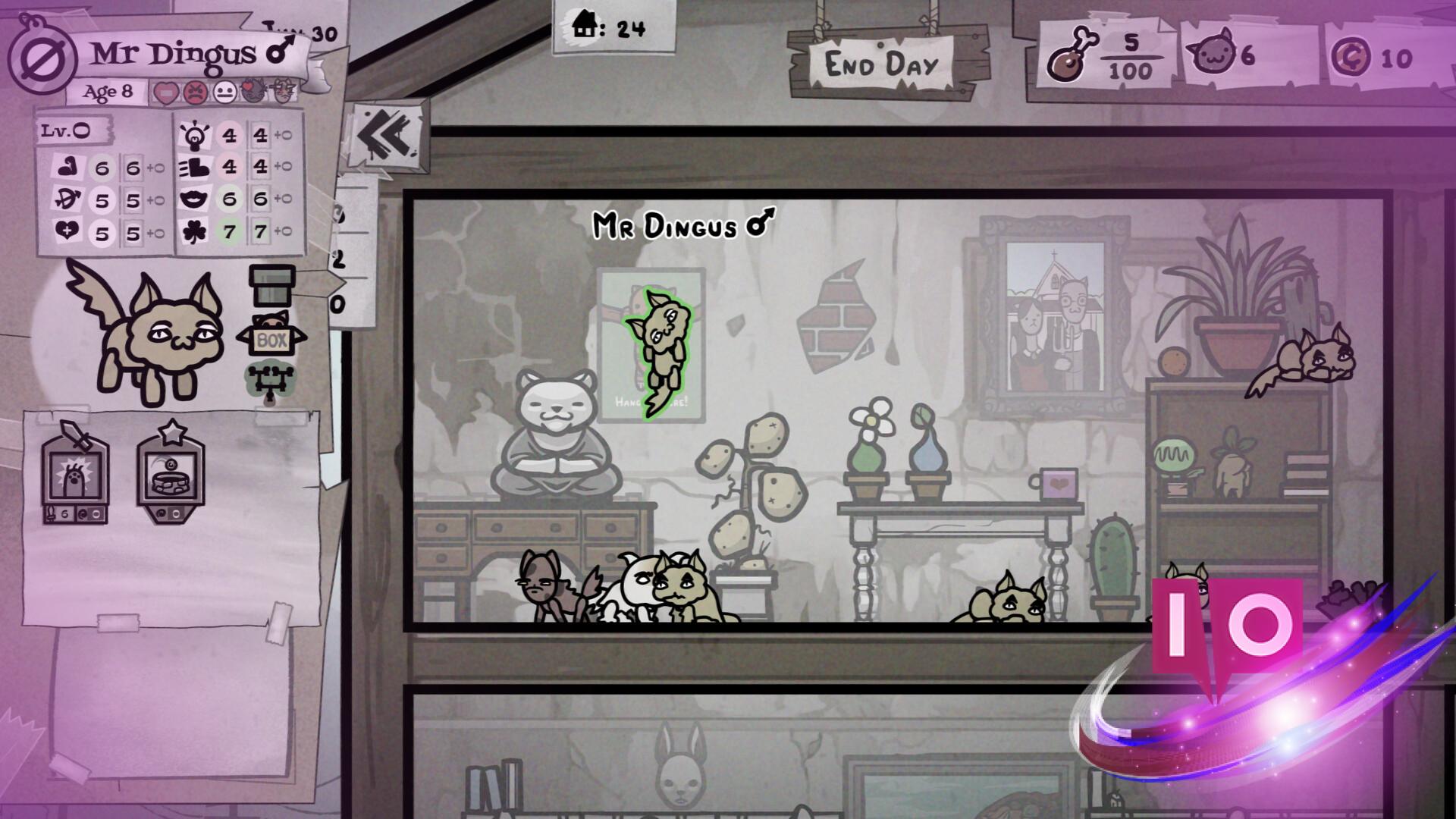Select the pipe icon beside the cat portrait
The image size is (1456, 819).
pos(271,285)
